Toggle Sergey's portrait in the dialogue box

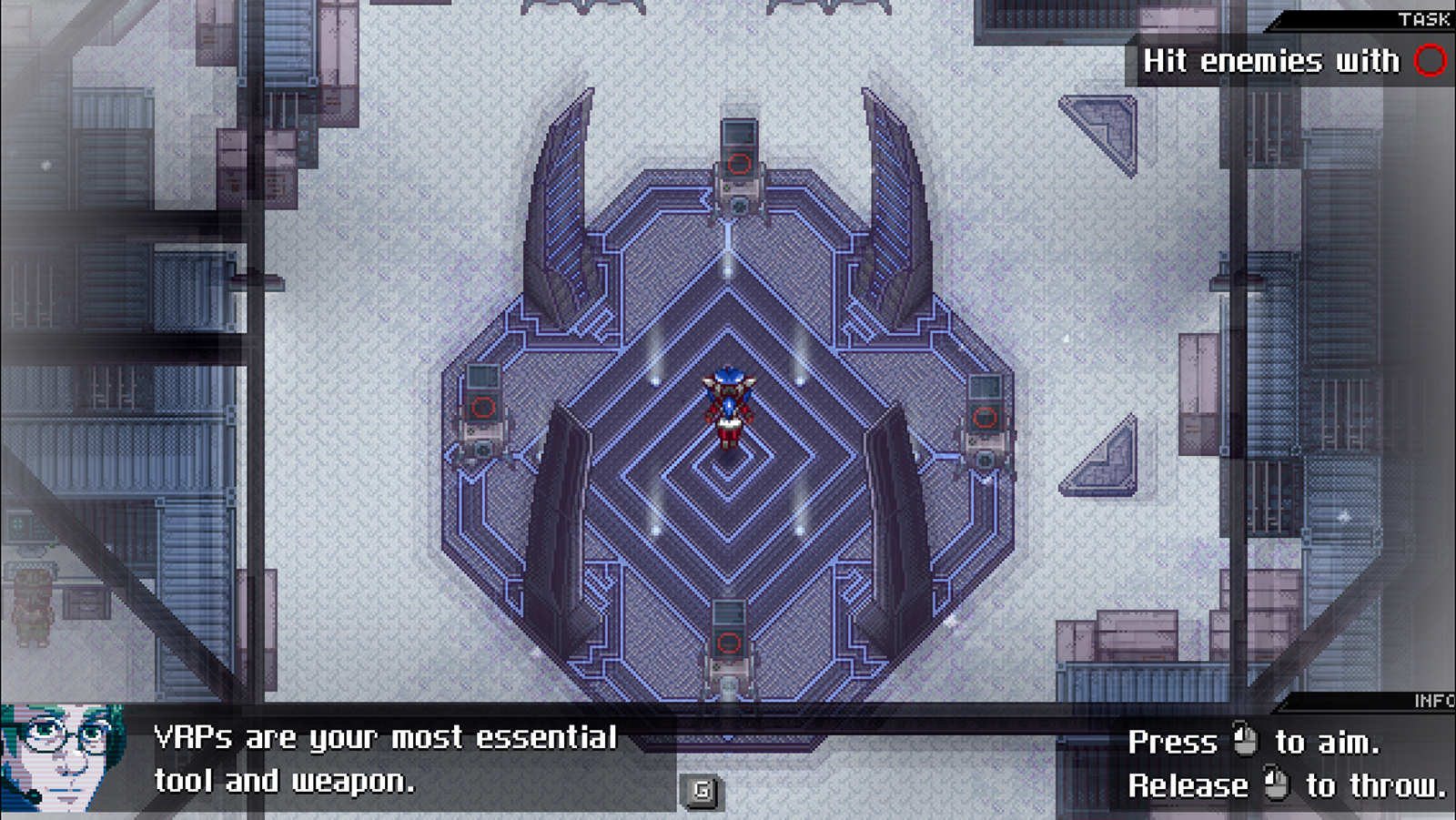[x=62, y=758]
